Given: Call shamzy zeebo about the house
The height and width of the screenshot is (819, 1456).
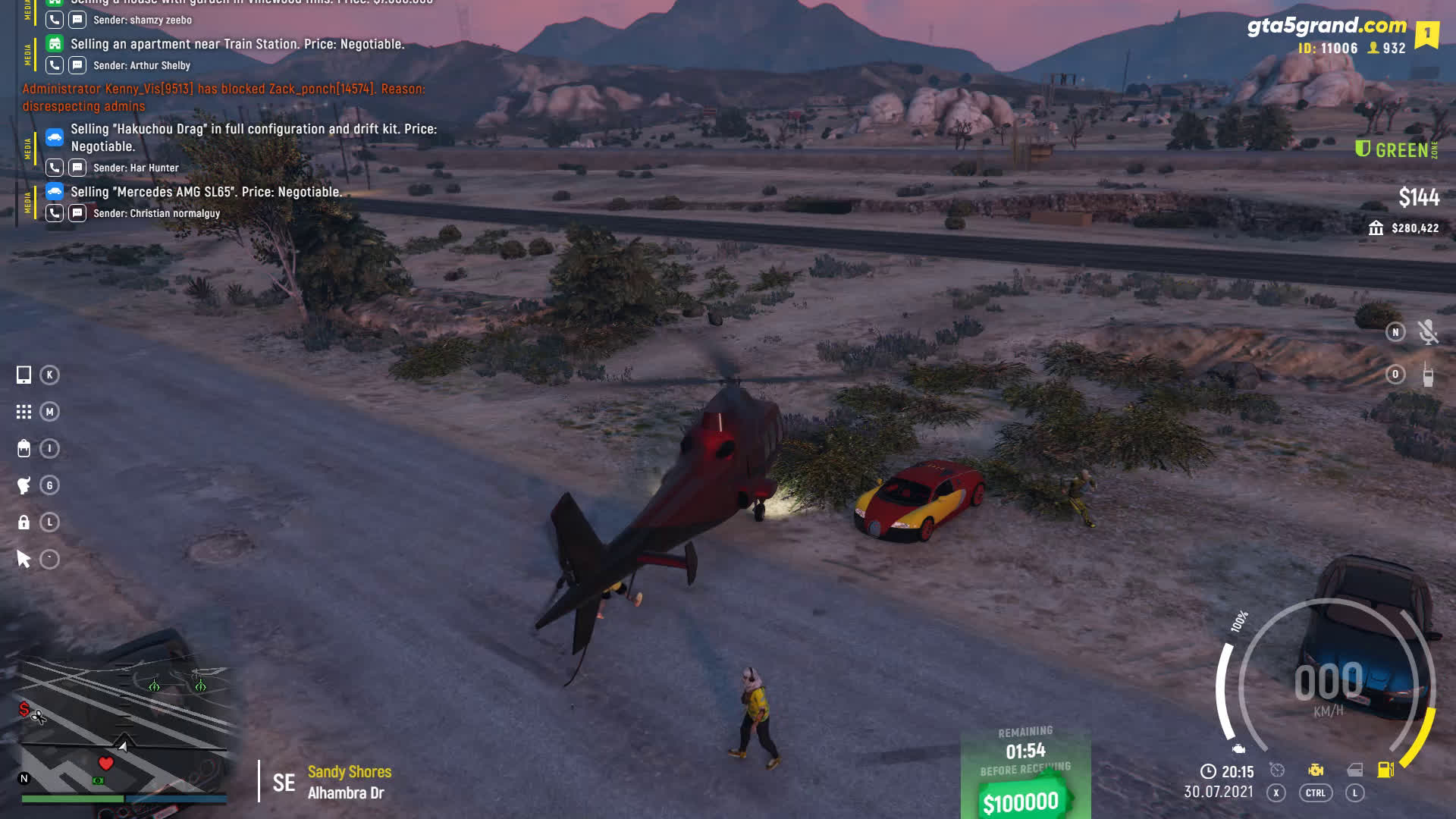Looking at the screenshot, I should (55, 20).
